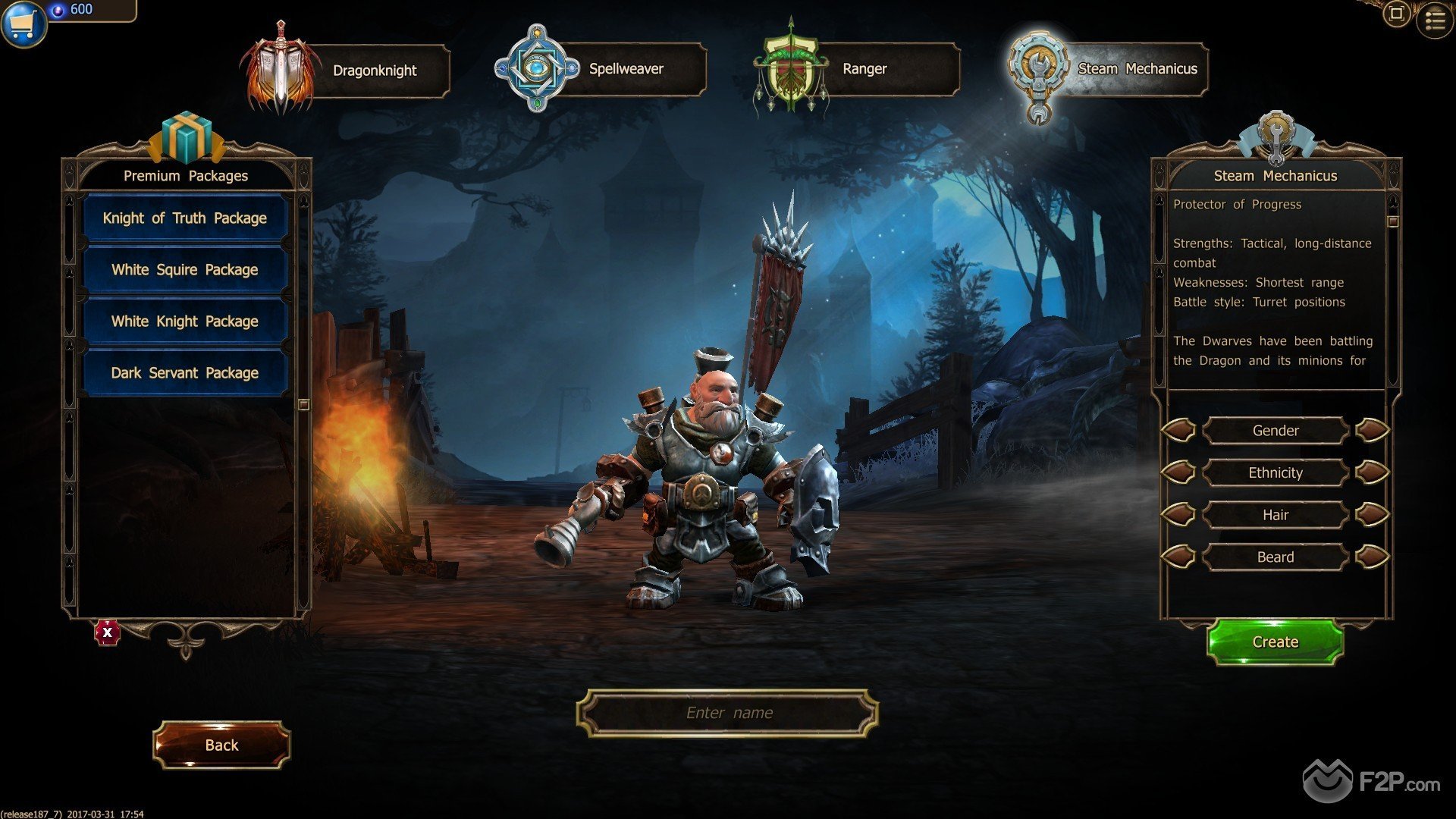
Task: Click the class description scrollbar handle
Action: pos(1392,221)
